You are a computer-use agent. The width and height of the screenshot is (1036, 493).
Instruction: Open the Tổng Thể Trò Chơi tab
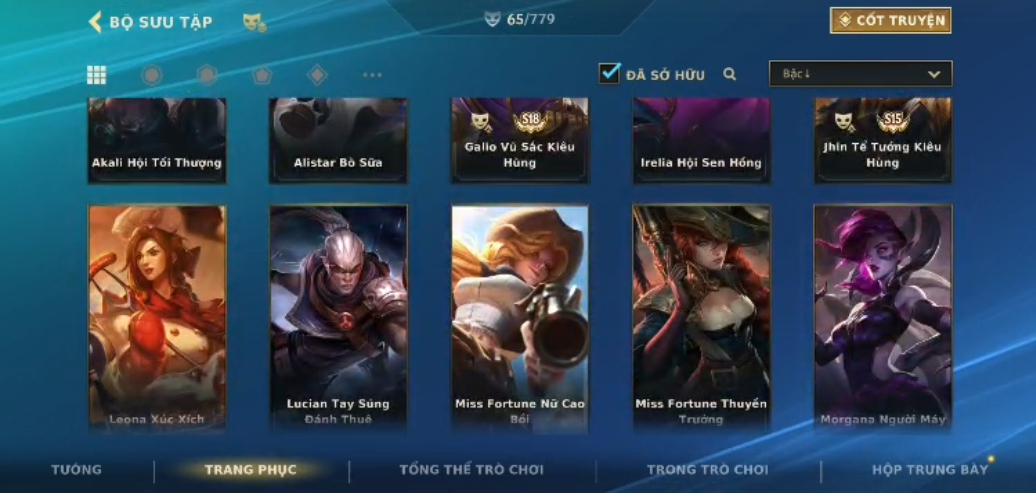[x=471, y=470]
